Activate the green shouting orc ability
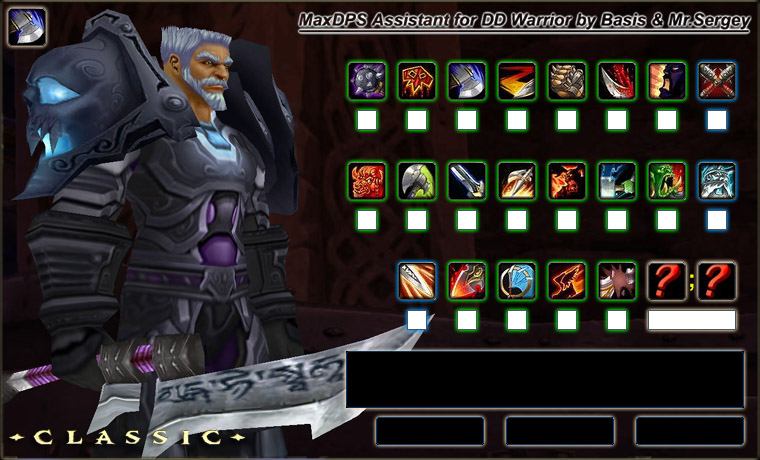Screen dimensions: 760x460 [667, 181]
